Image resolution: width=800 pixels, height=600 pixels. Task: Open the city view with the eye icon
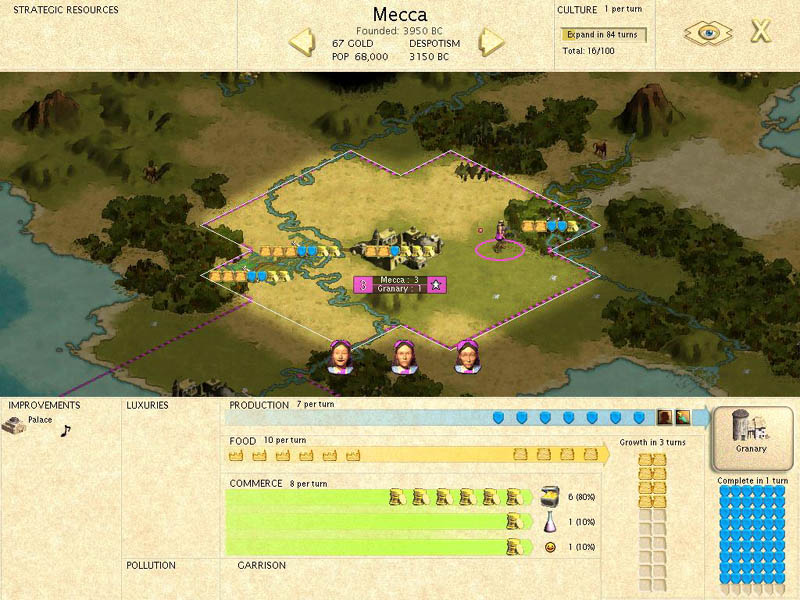pyautogui.click(x=708, y=32)
